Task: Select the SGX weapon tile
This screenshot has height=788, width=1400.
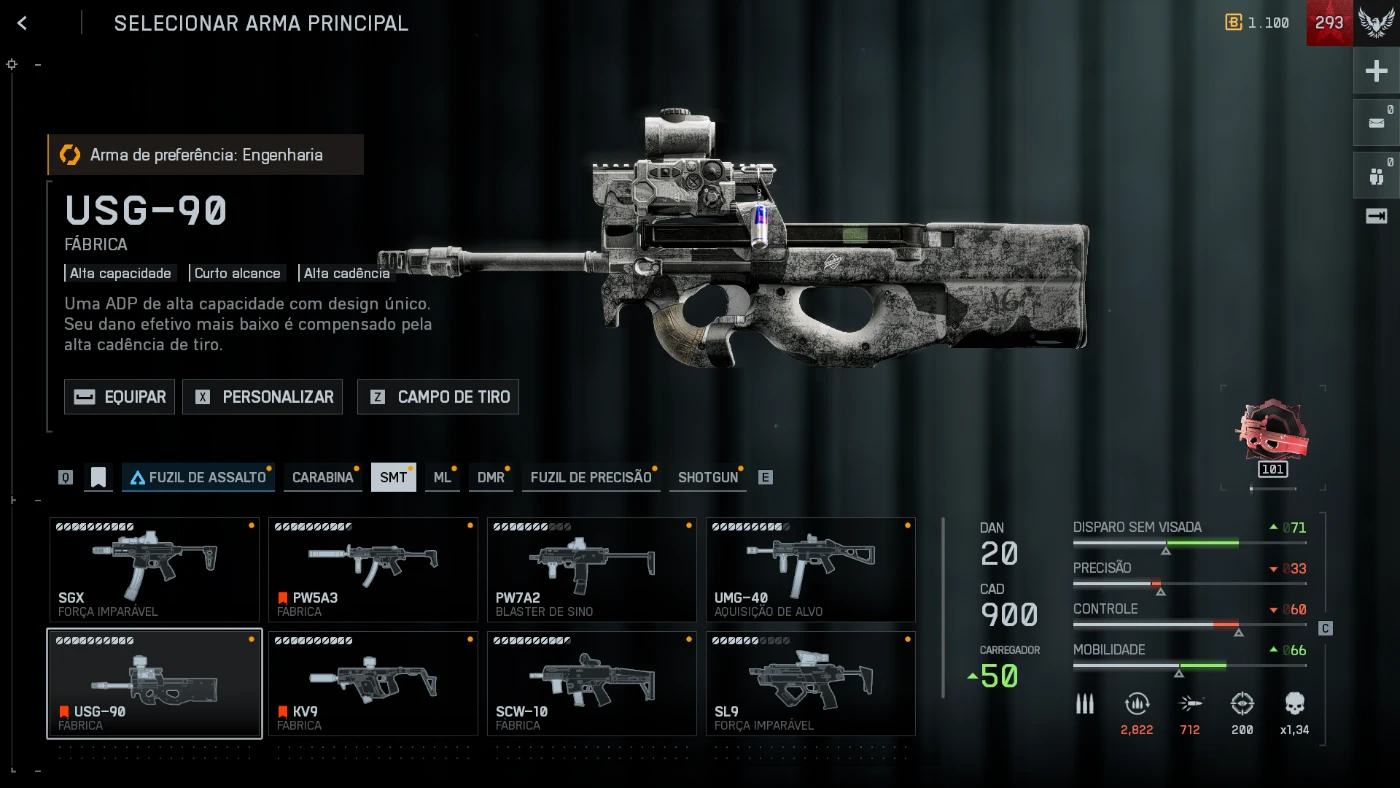Action: coord(154,569)
